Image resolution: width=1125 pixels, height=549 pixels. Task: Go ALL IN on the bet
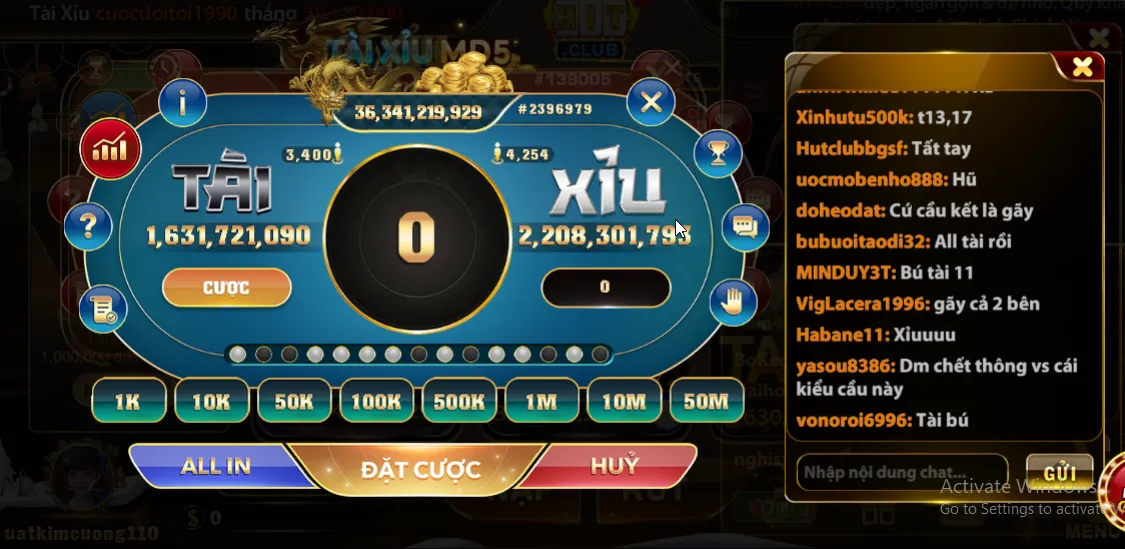point(215,466)
